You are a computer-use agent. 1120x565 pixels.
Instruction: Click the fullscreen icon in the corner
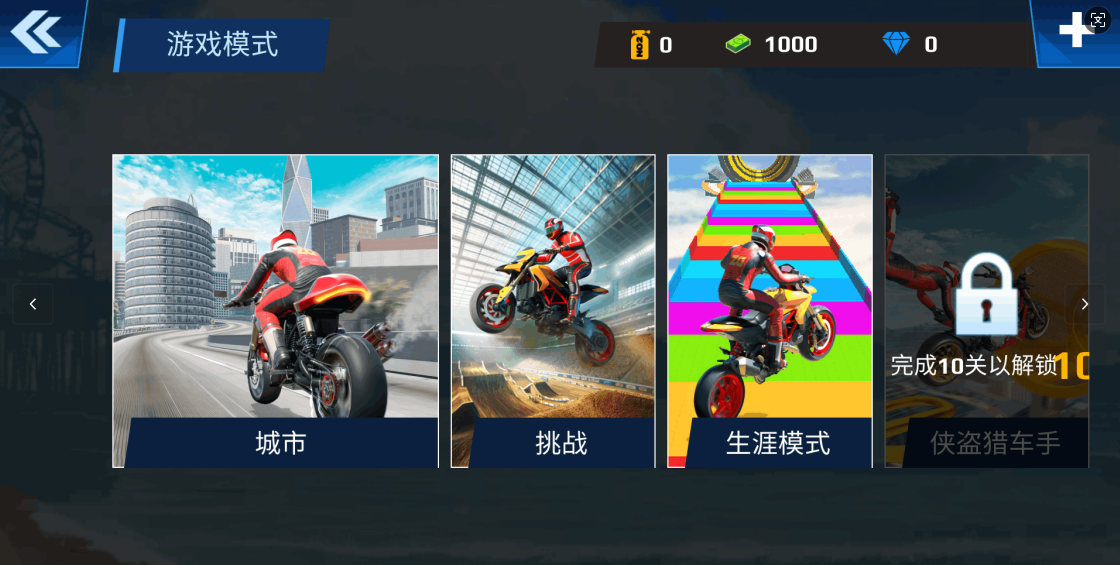[x=1097, y=20]
